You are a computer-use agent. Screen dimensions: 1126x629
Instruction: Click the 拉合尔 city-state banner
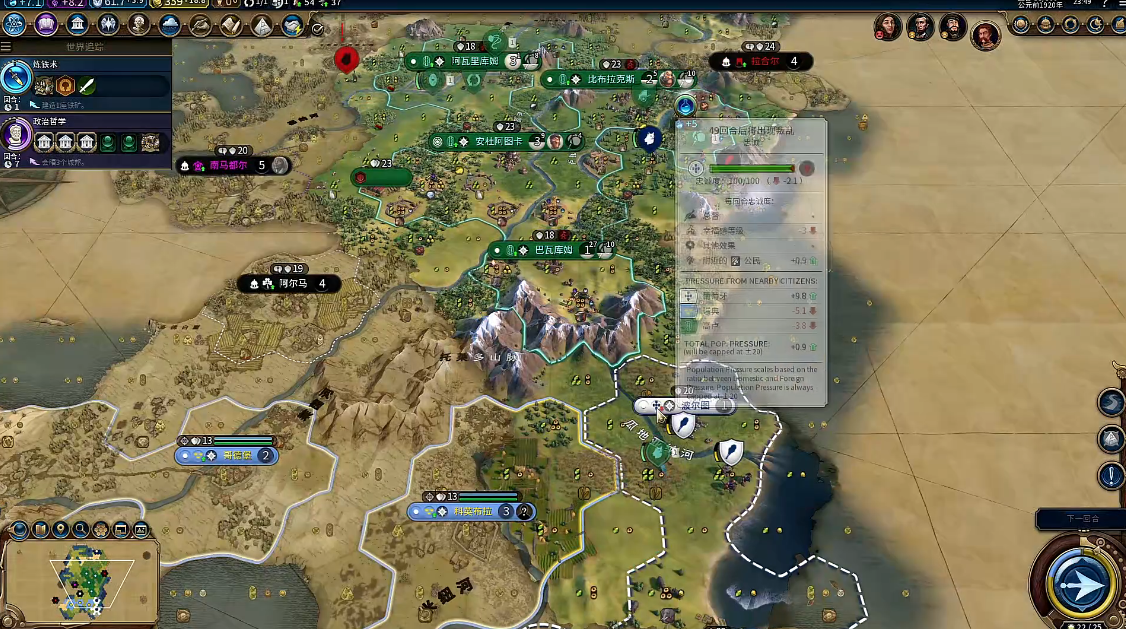[x=764, y=62]
